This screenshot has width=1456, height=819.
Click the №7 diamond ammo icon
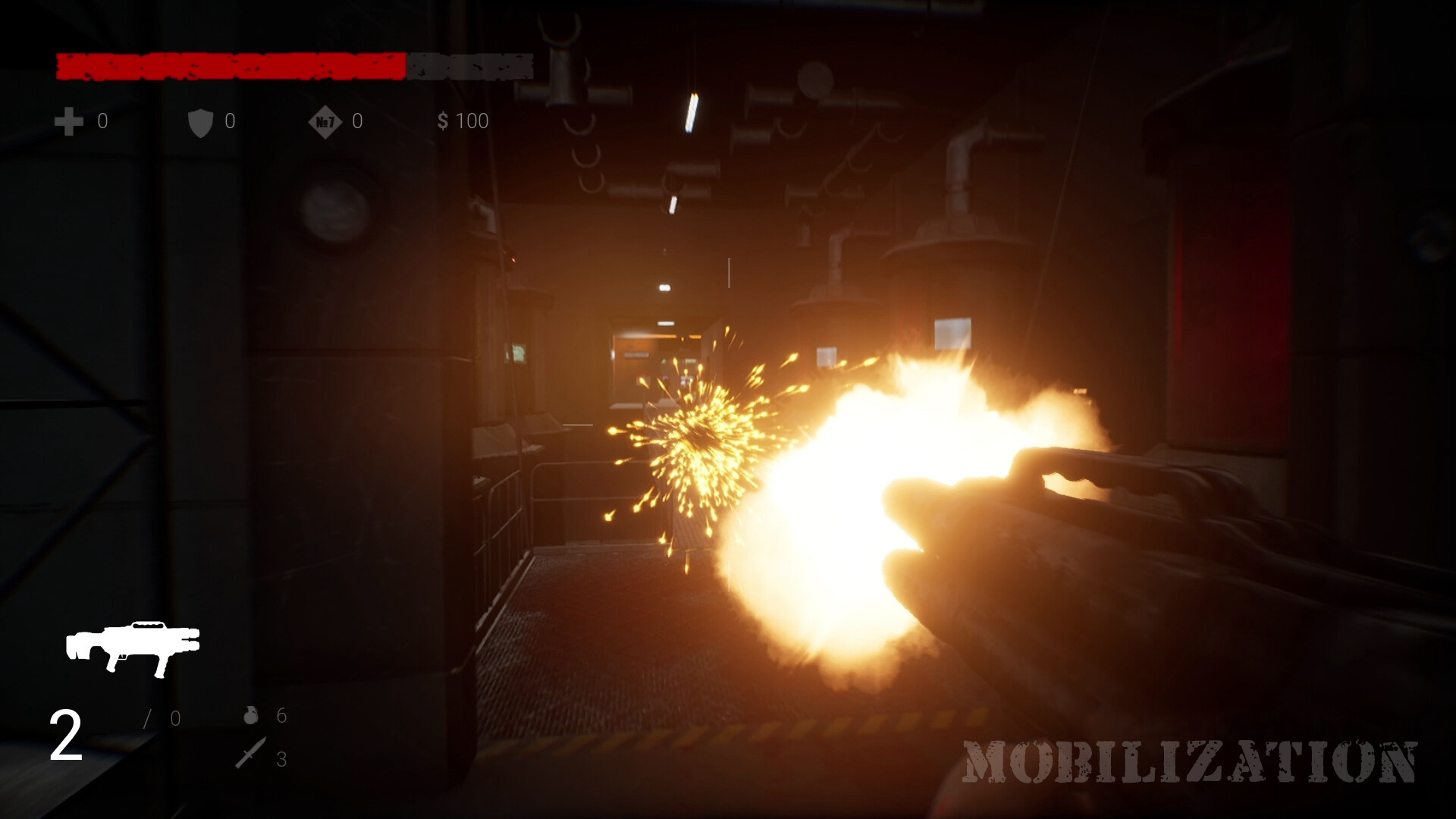point(325,121)
